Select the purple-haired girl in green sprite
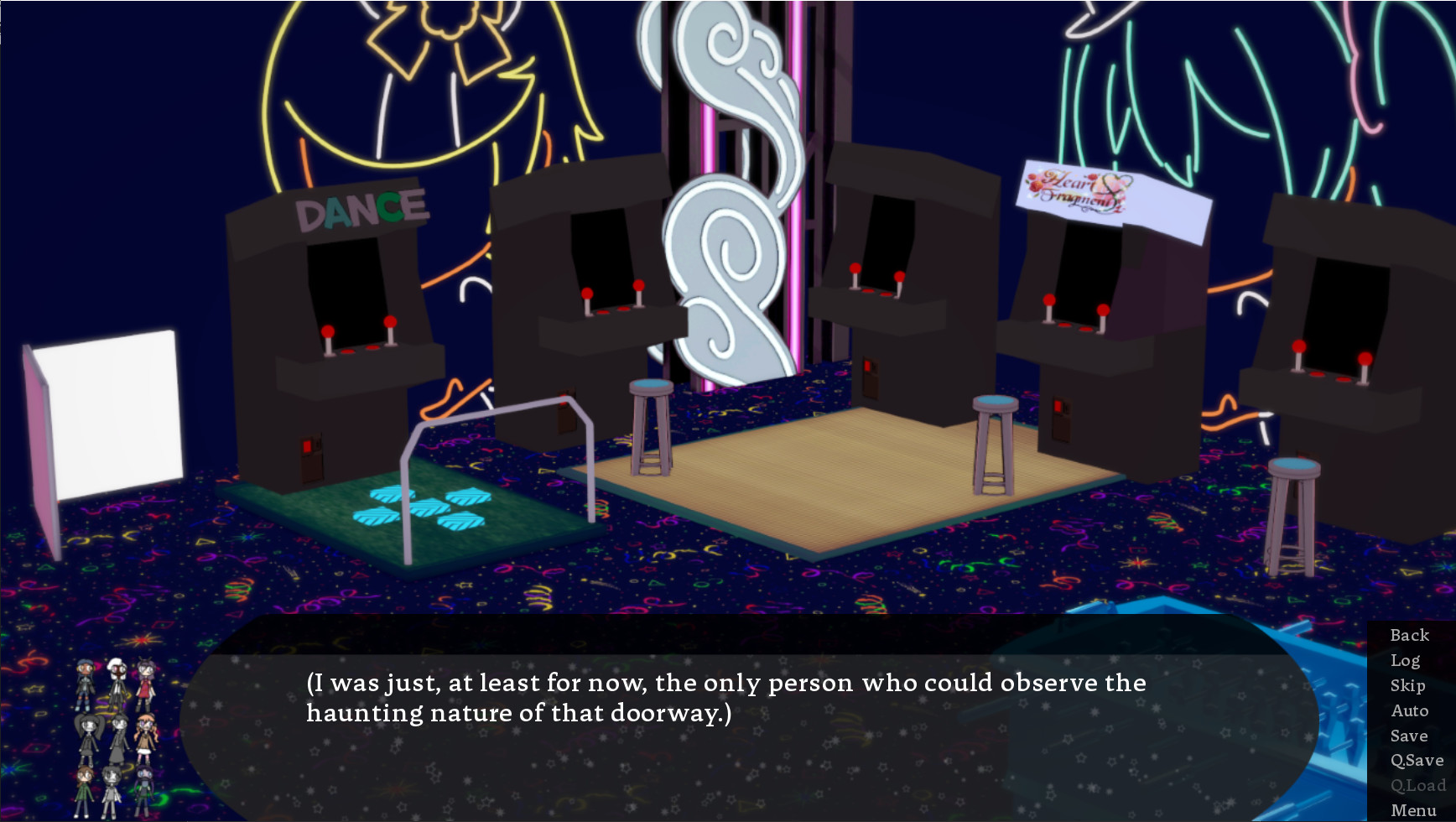The width and height of the screenshot is (1456, 822). [x=143, y=790]
